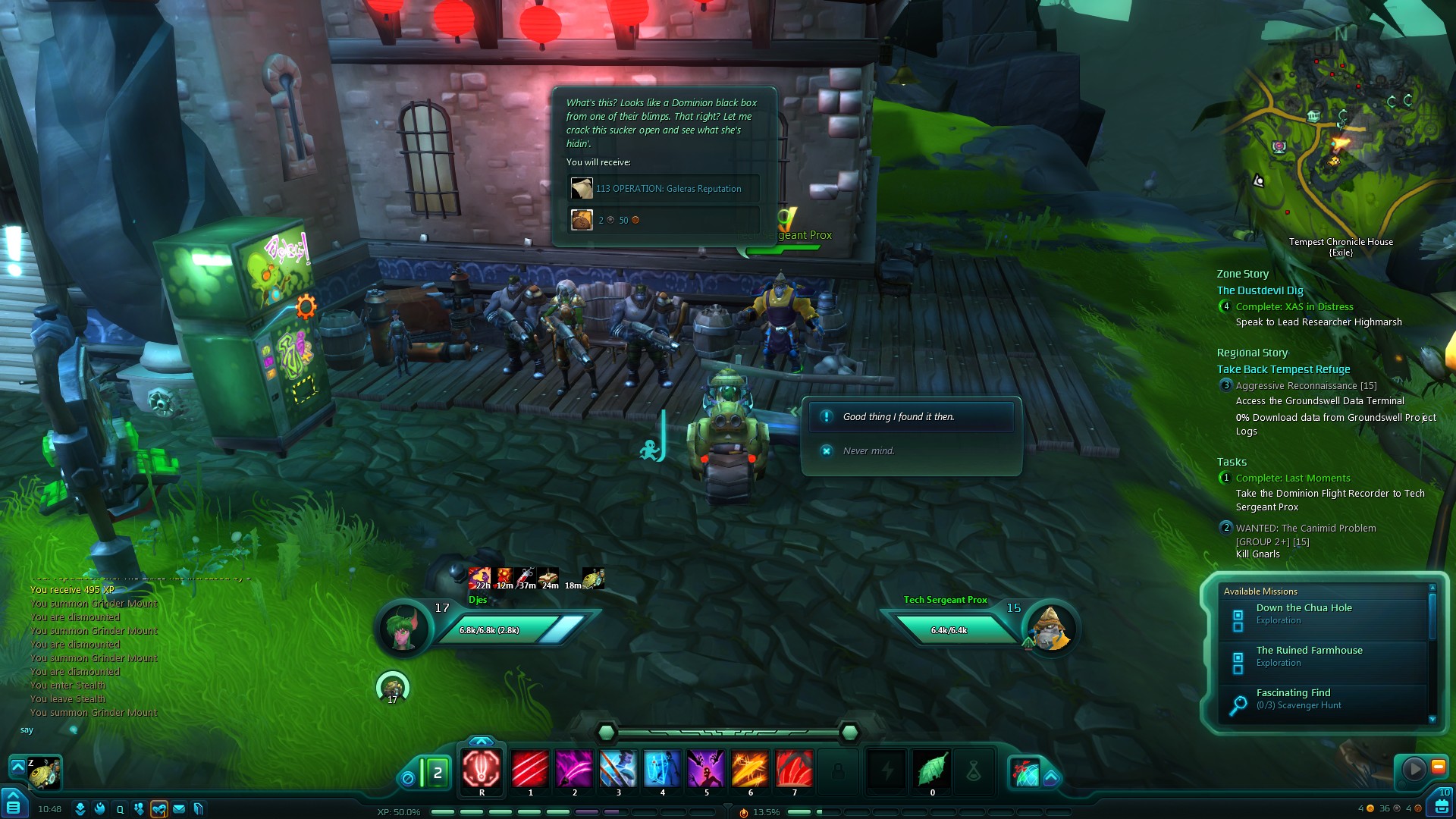
Task: Activate the red slash ability in slot 1
Action: pos(530,769)
